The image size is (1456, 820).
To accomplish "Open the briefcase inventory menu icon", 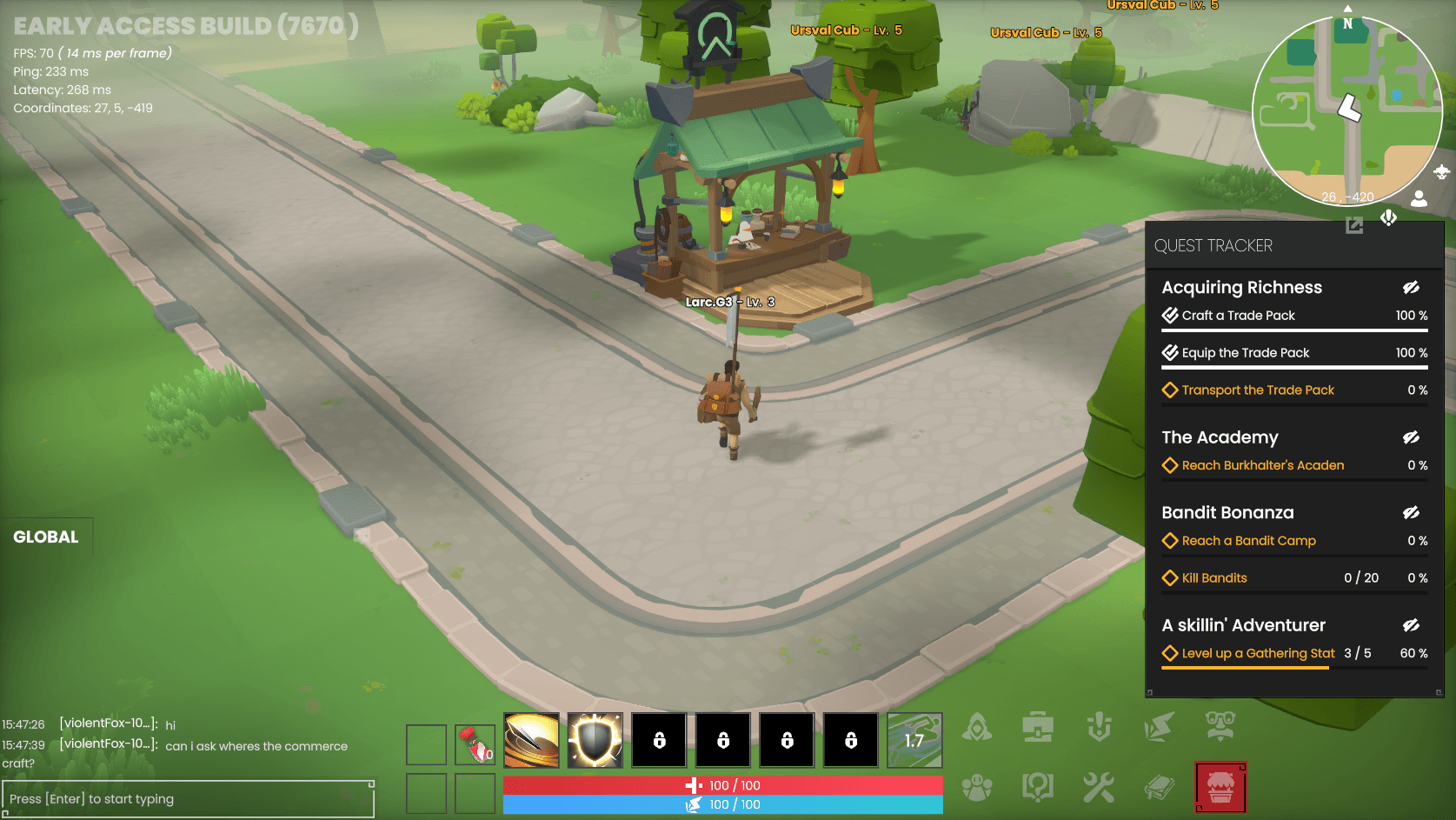I will tap(1038, 727).
